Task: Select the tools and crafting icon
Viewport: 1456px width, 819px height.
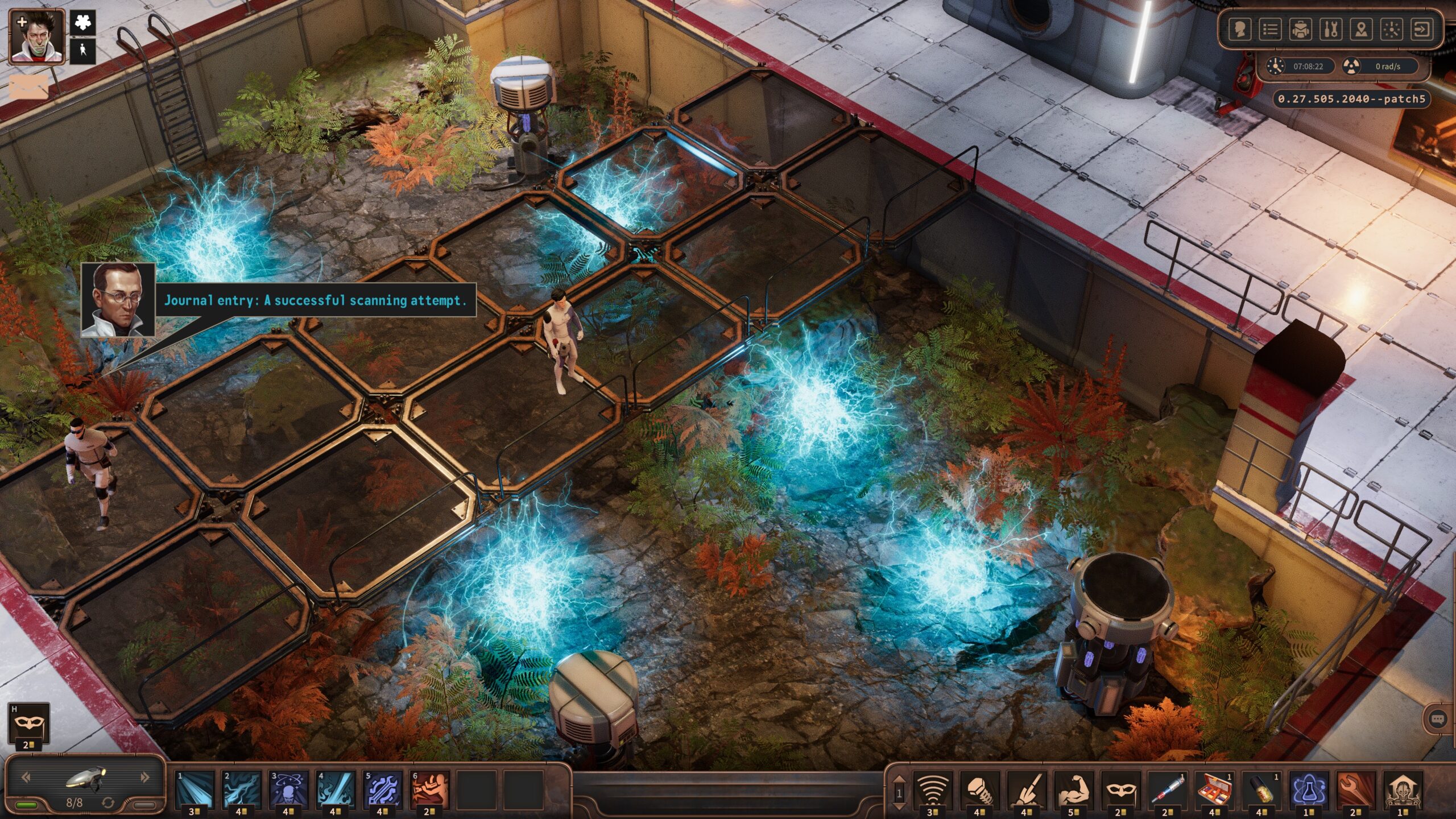Action: [x=1331, y=29]
